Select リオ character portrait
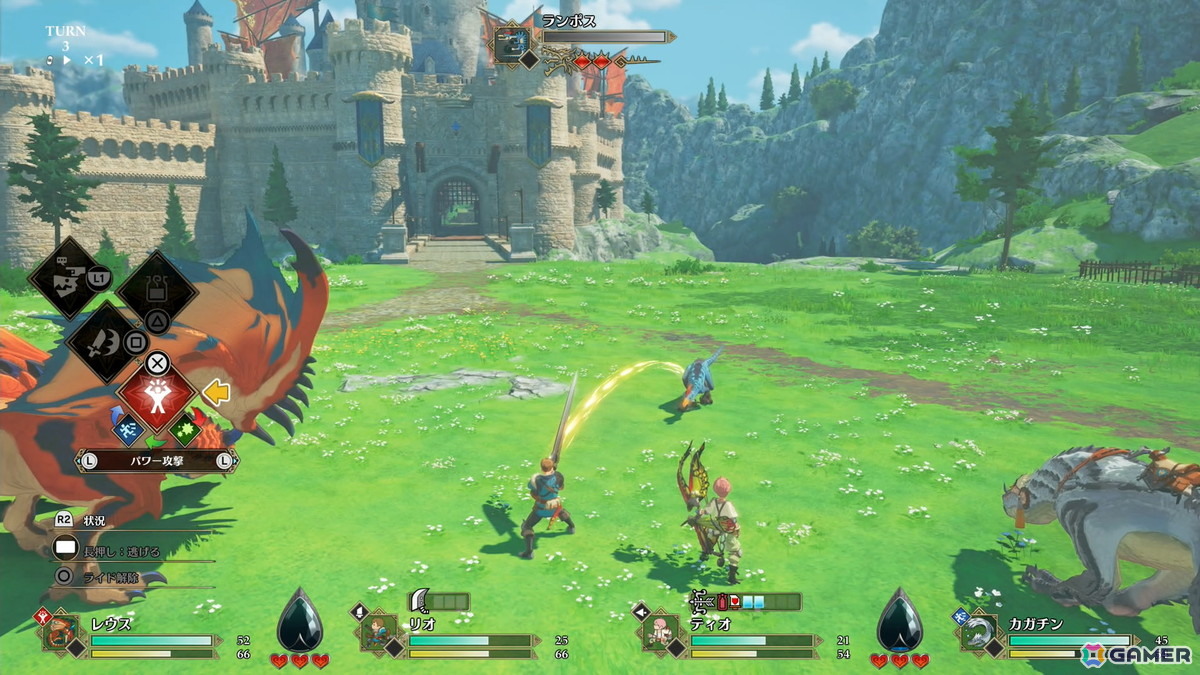This screenshot has width=1200, height=675. [x=378, y=634]
